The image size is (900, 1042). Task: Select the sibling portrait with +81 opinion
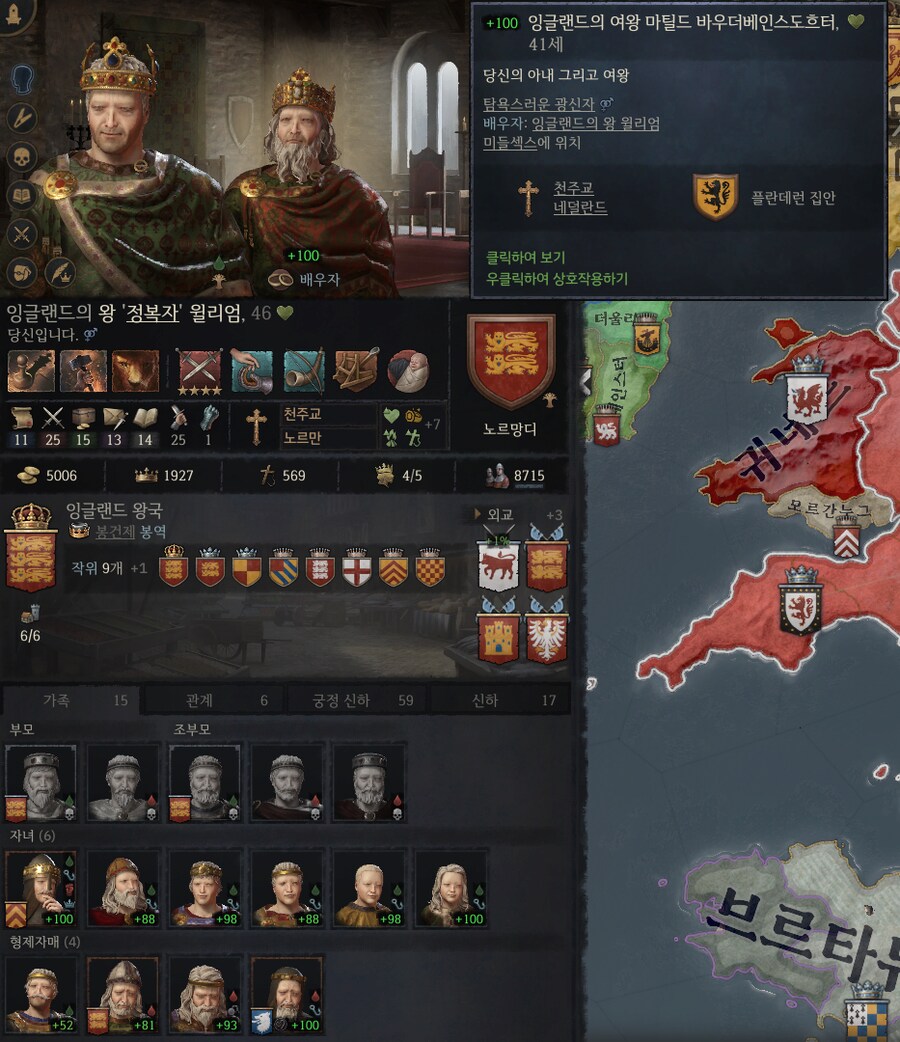pyautogui.click(x=123, y=996)
